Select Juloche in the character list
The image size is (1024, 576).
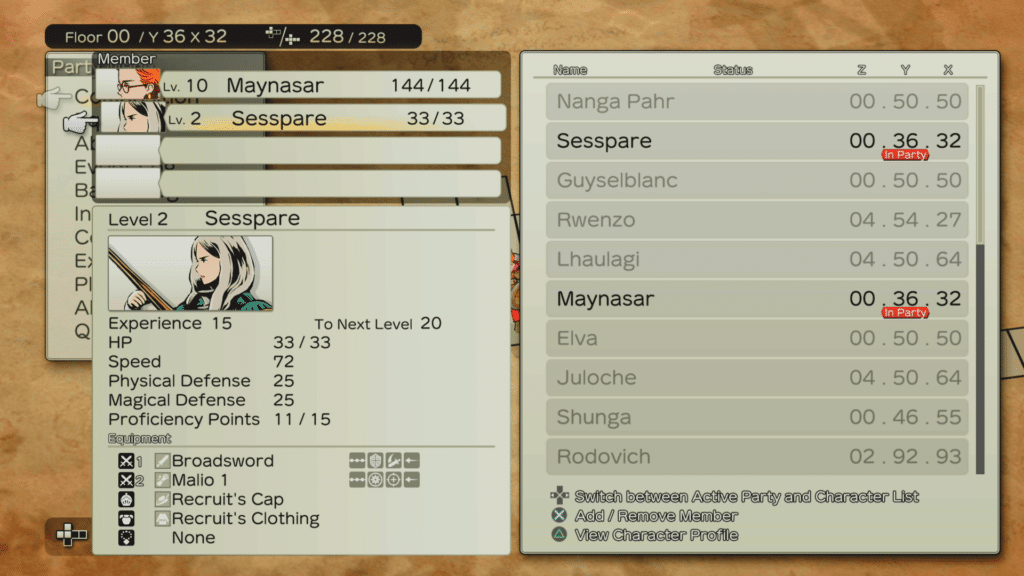click(x=758, y=378)
